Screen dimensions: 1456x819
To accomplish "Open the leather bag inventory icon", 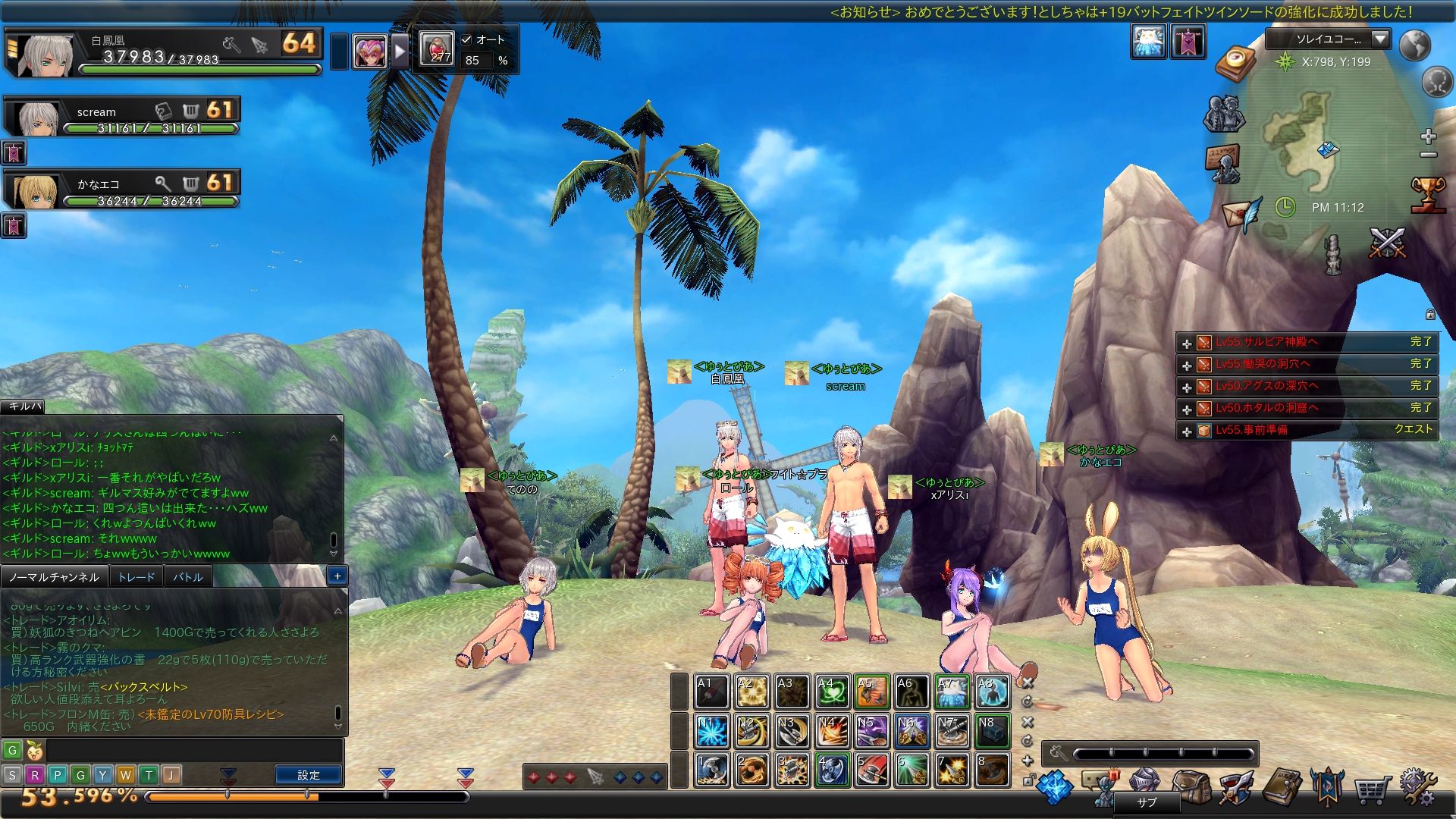I will (1191, 787).
